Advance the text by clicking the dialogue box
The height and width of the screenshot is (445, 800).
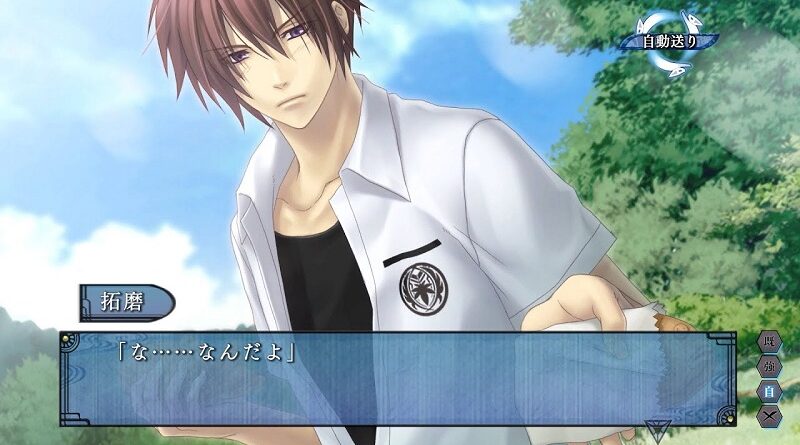click(x=400, y=380)
